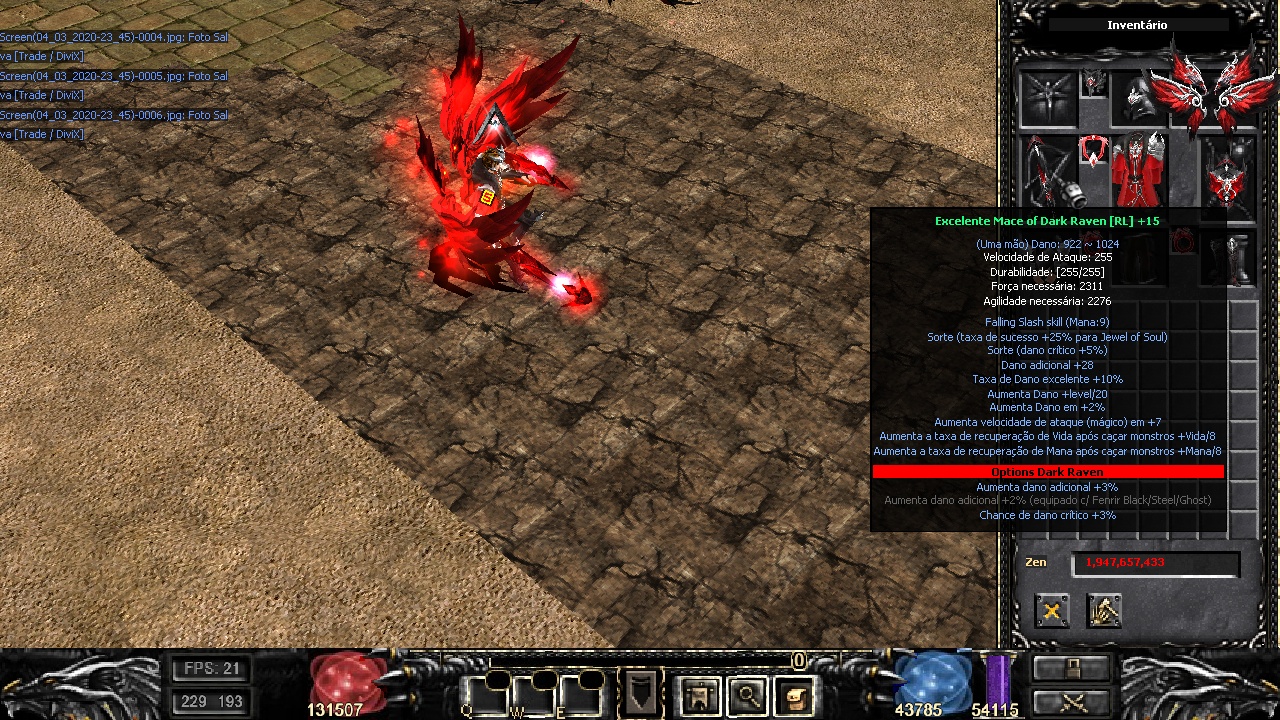Open the scroll quest button on the bottom bar
The height and width of the screenshot is (720, 1280).
pyautogui.click(x=795, y=695)
